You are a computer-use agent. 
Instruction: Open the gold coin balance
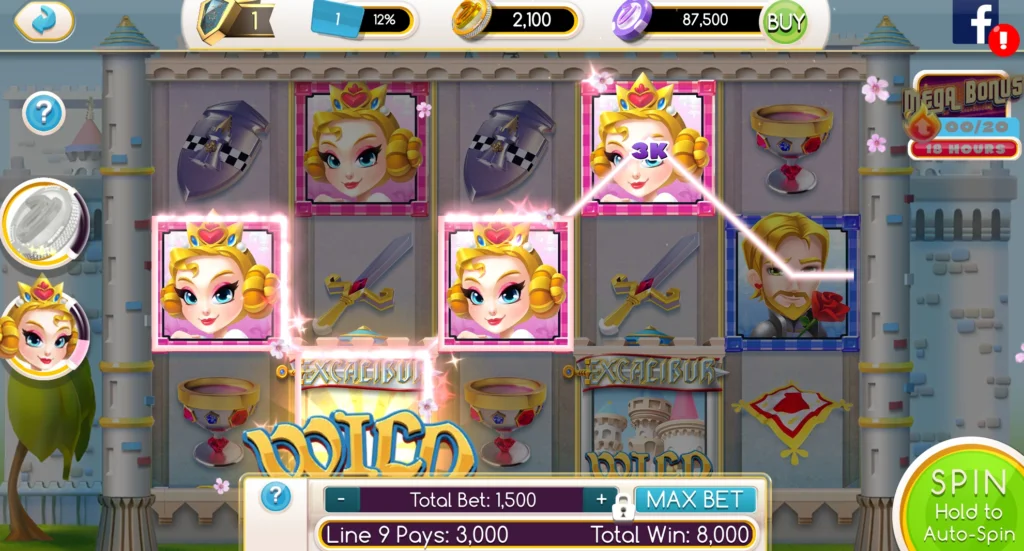(x=516, y=20)
